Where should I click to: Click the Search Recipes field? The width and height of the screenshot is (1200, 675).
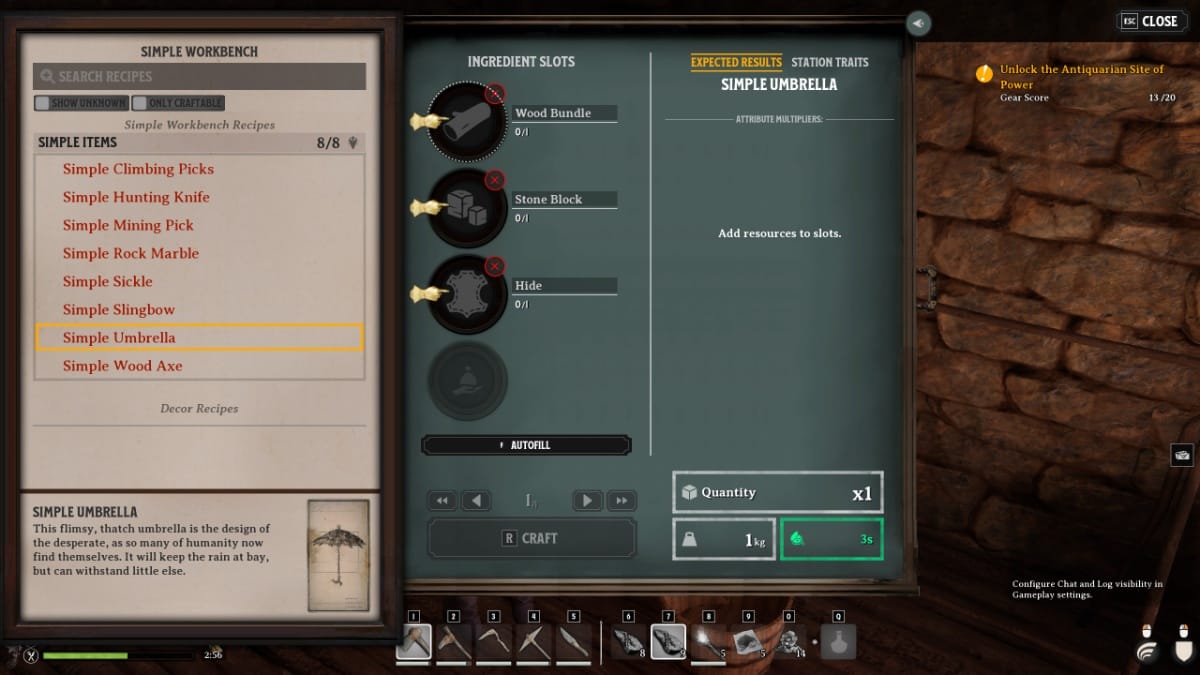tap(200, 77)
